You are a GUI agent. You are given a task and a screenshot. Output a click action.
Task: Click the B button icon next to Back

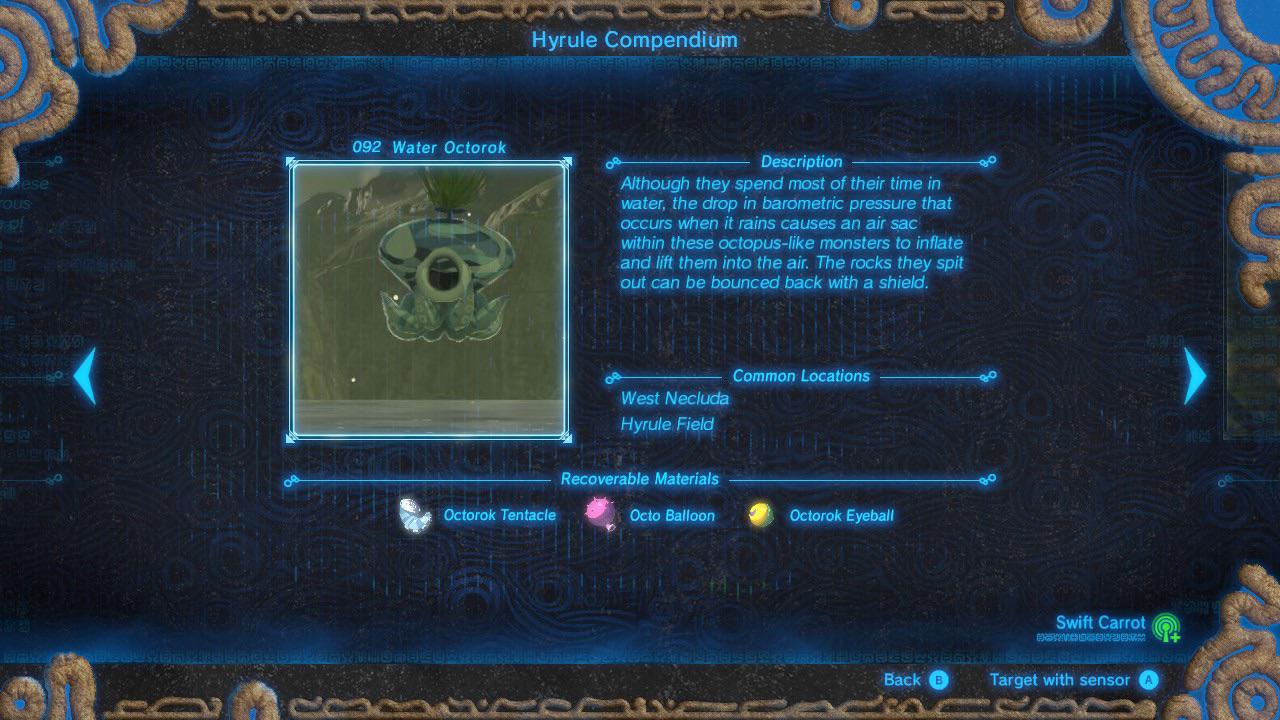click(938, 679)
